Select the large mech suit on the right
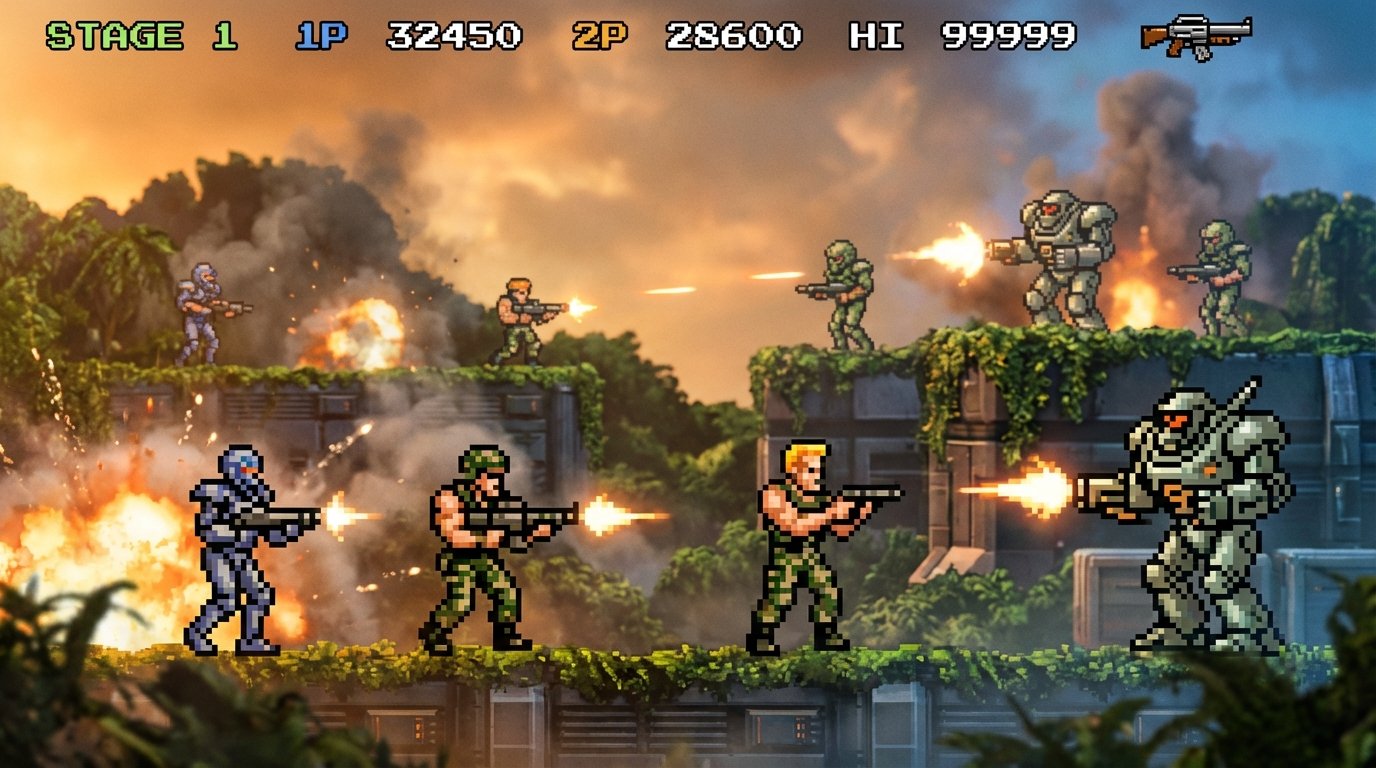Viewport: 1376px width, 768px height. coord(1200,520)
